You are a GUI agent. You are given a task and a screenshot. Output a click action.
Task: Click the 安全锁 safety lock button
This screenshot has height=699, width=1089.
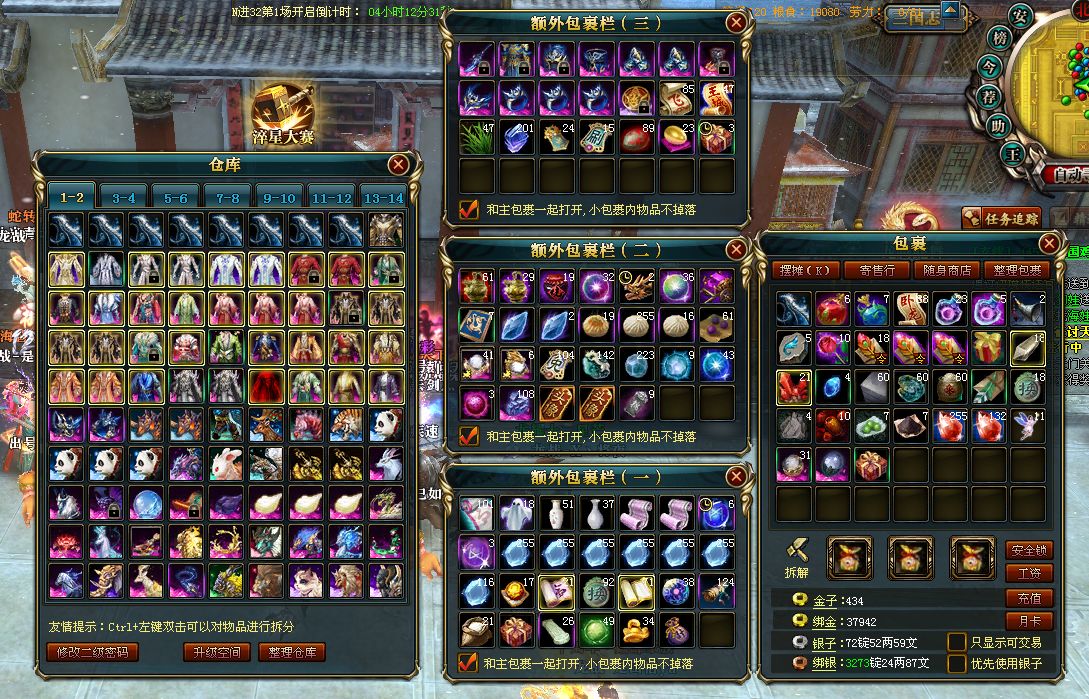[x=1029, y=551]
